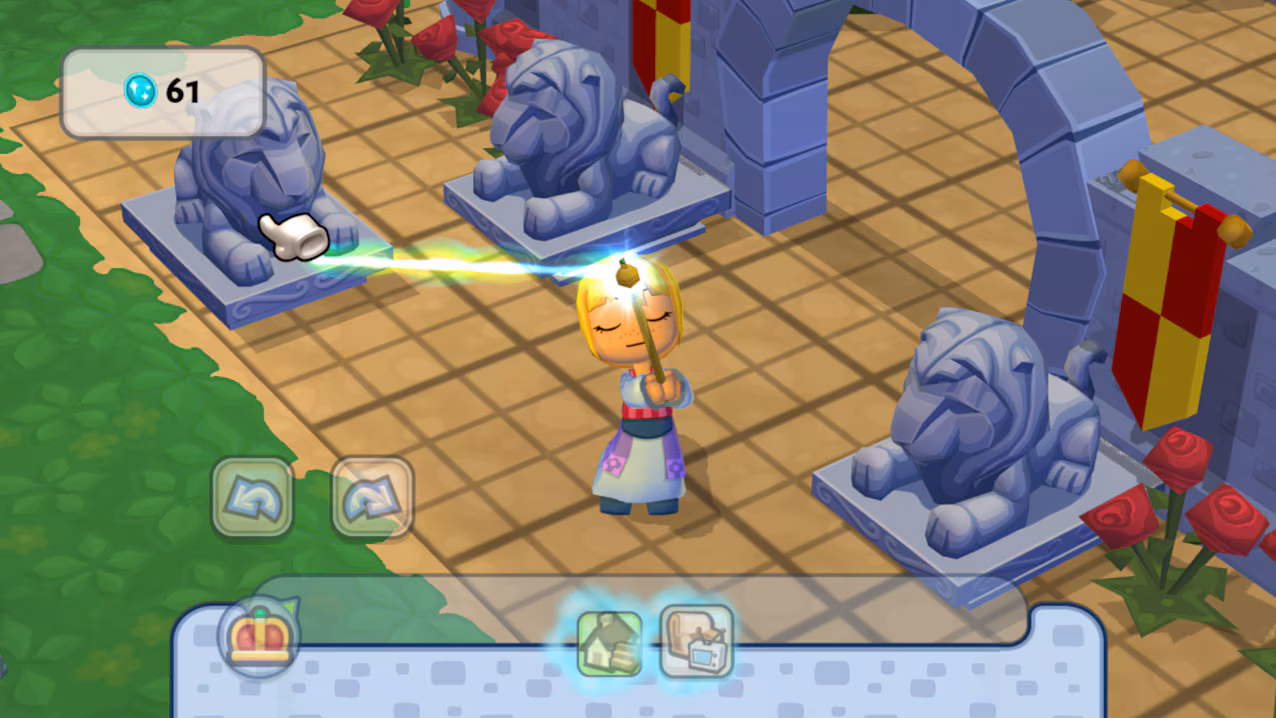This screenshot has width=1276, height=718.
Task: Activate the redo arrow button
Action: tap(372, 497)
